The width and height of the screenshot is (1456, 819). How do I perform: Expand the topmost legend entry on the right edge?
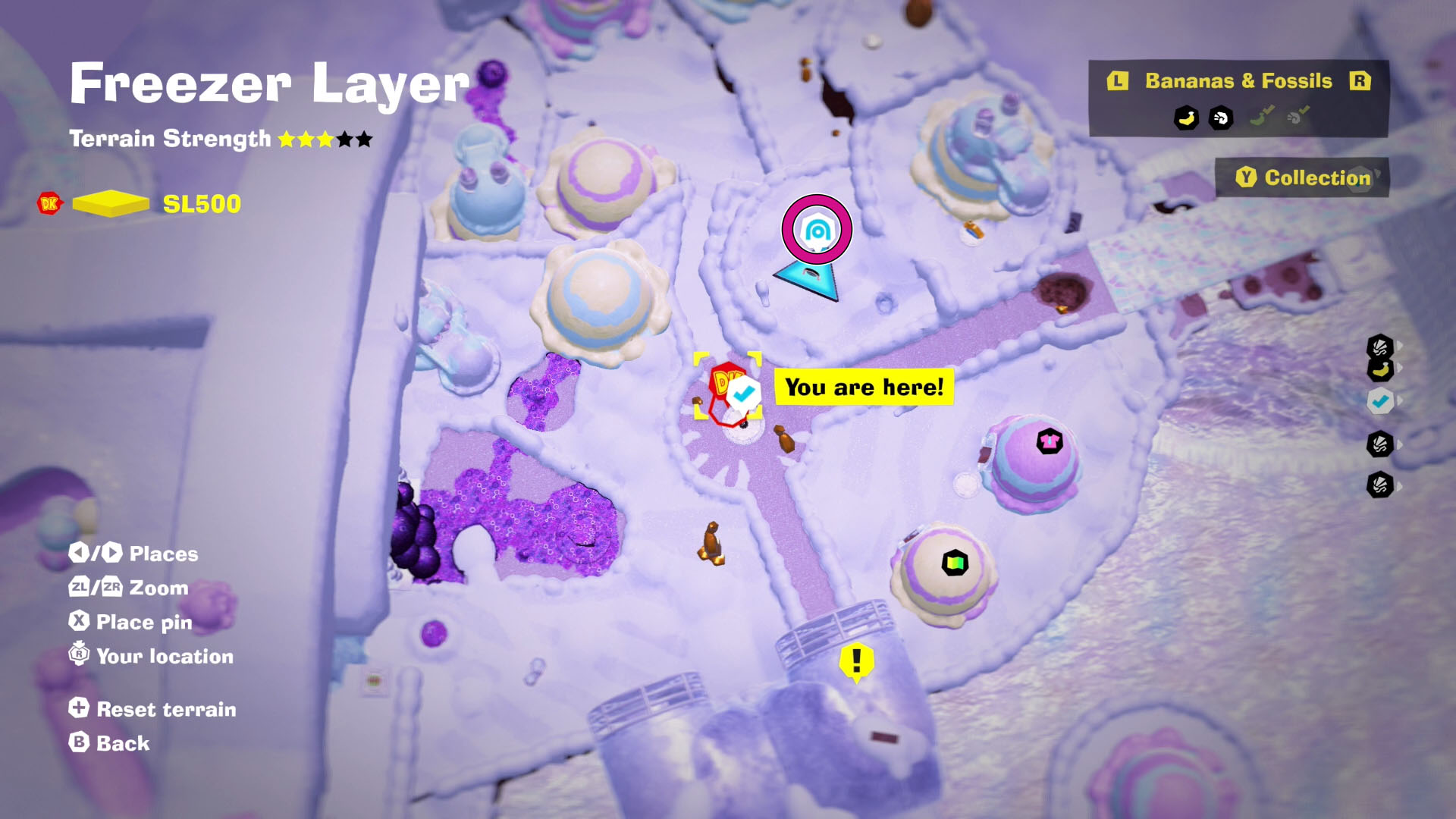click(1400, 344)
